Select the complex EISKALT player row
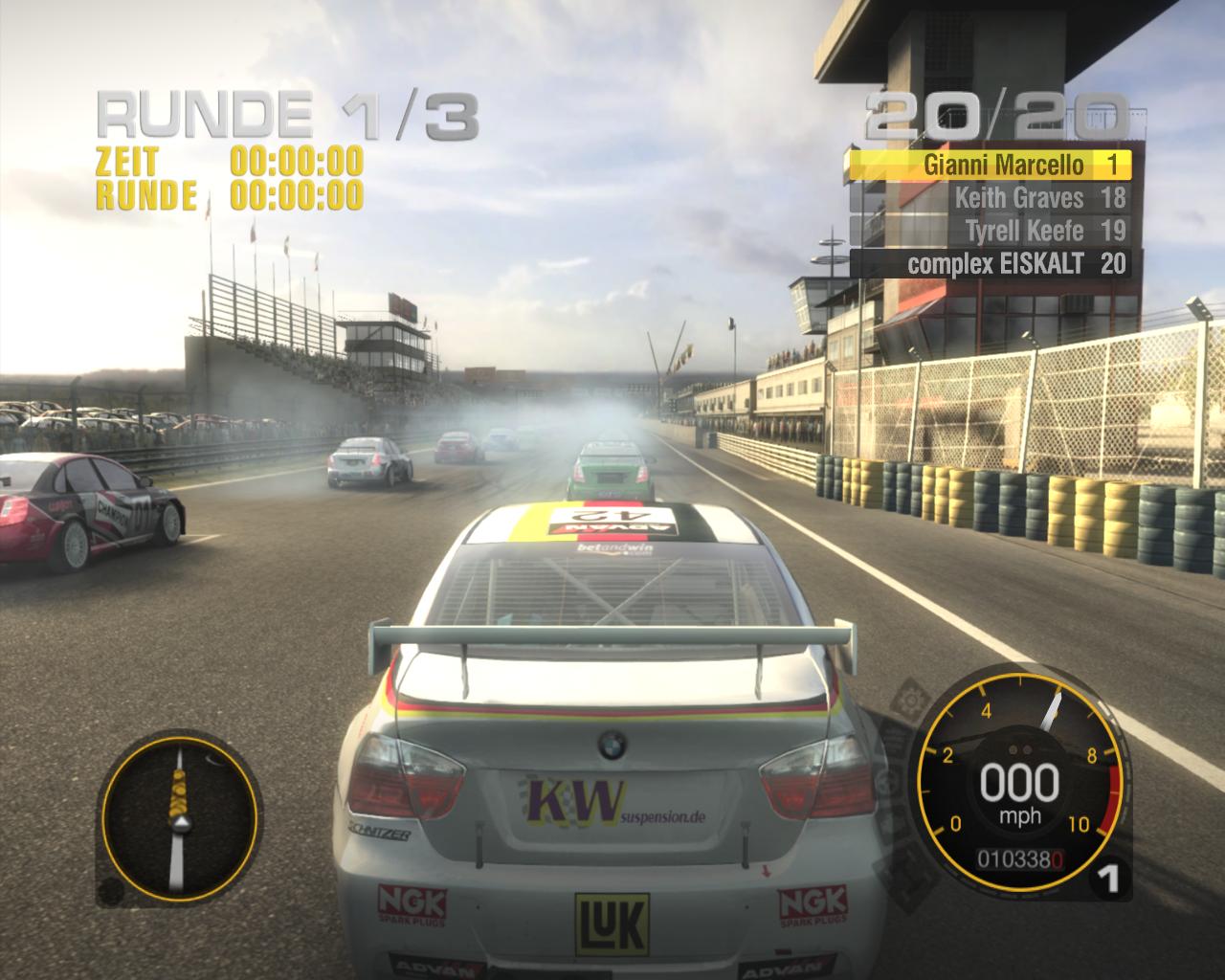The width and height of the screenshot is (1225, 980). pyautogui.click(x=990, y=263)
